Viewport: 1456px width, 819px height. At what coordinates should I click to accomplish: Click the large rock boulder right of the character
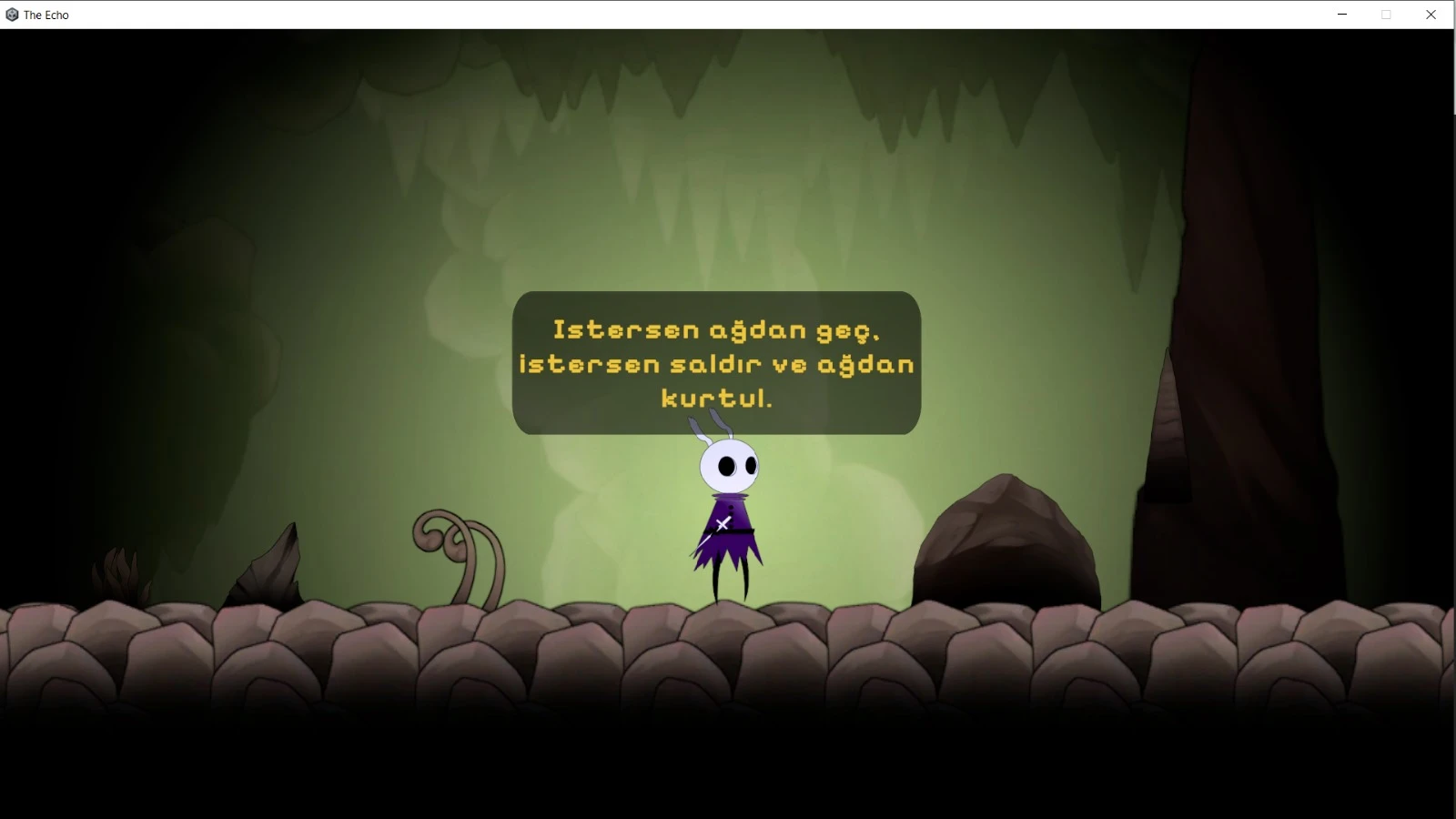[1010, 537]
